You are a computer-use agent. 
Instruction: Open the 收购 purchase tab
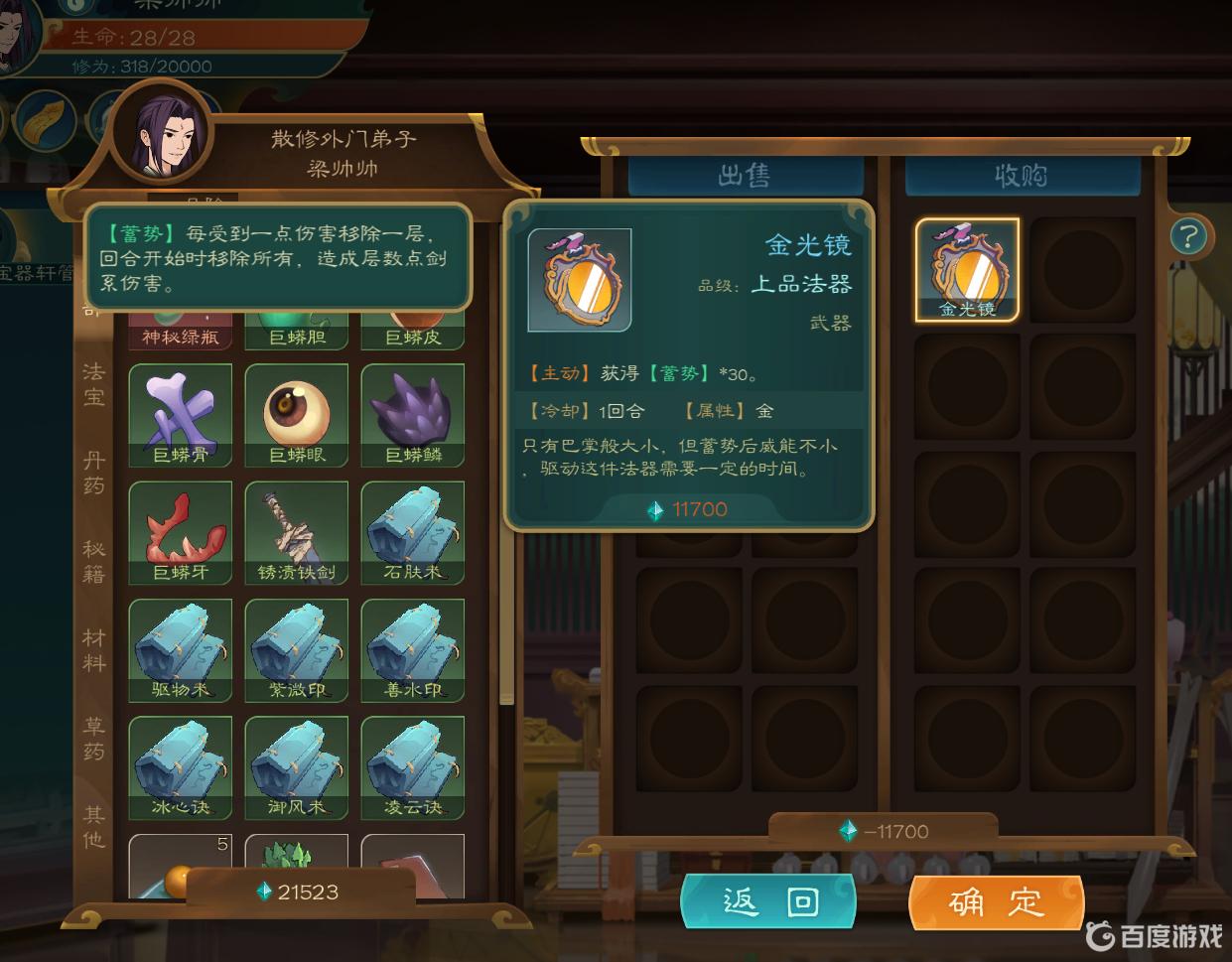tap(1022, 176)
